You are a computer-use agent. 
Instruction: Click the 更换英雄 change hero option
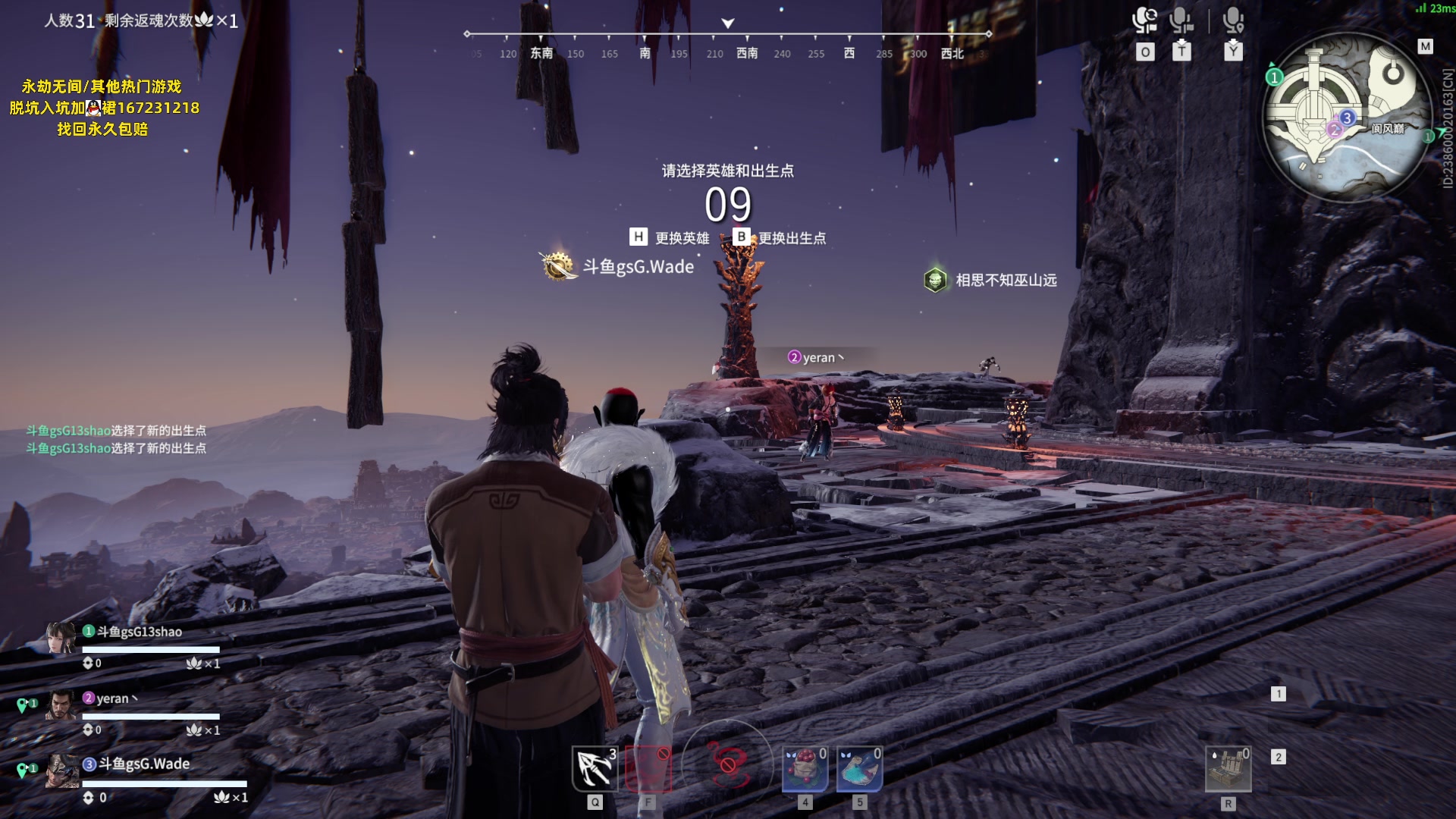[670, 238]
